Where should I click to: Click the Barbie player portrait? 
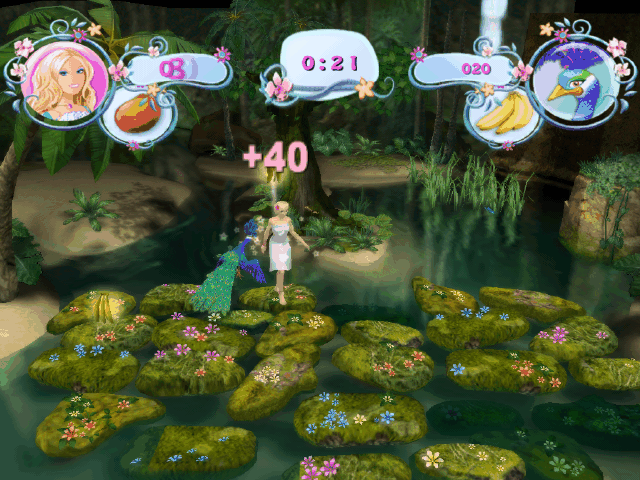[66, 80]
